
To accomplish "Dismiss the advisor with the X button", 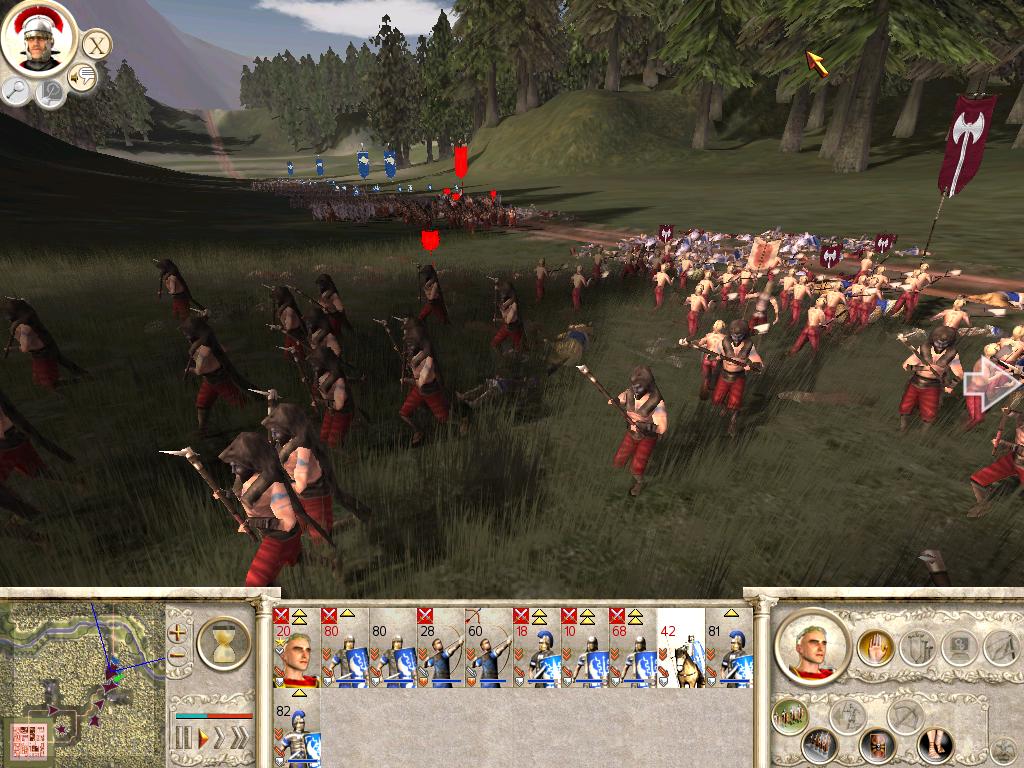I will (96, 44).
